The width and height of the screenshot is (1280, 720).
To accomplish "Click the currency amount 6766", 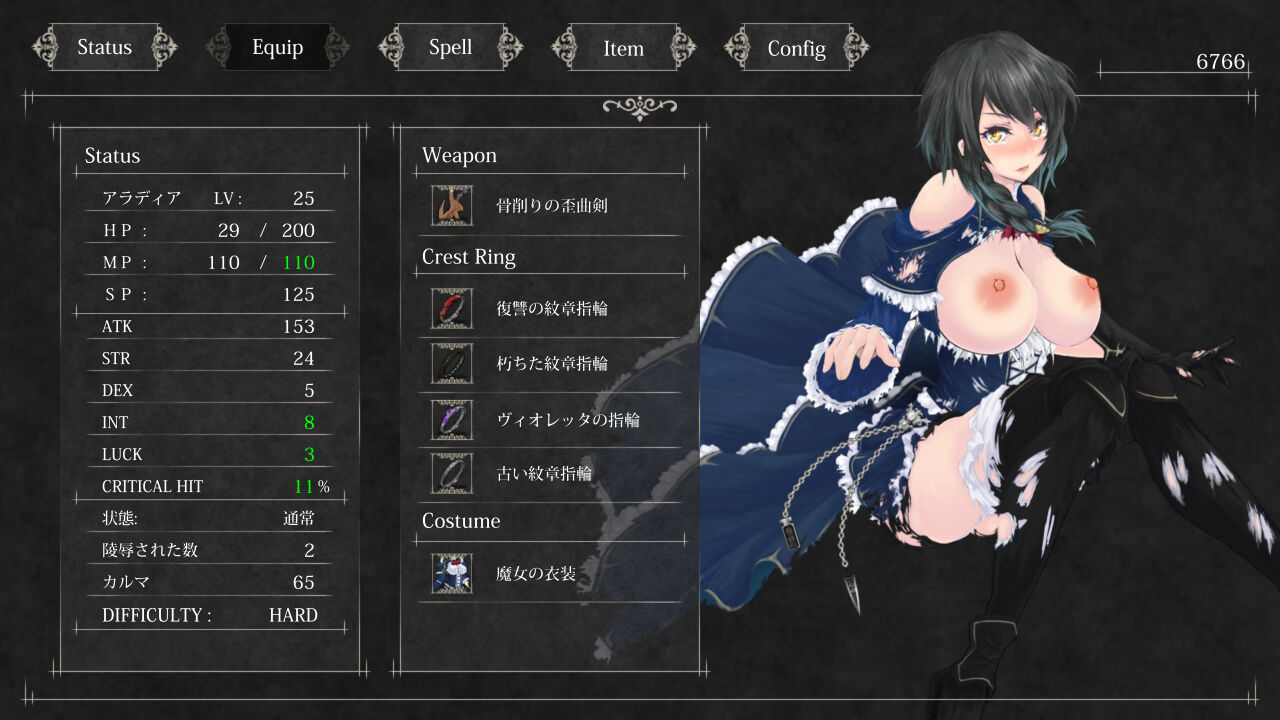I will (x=1218, y=62).
